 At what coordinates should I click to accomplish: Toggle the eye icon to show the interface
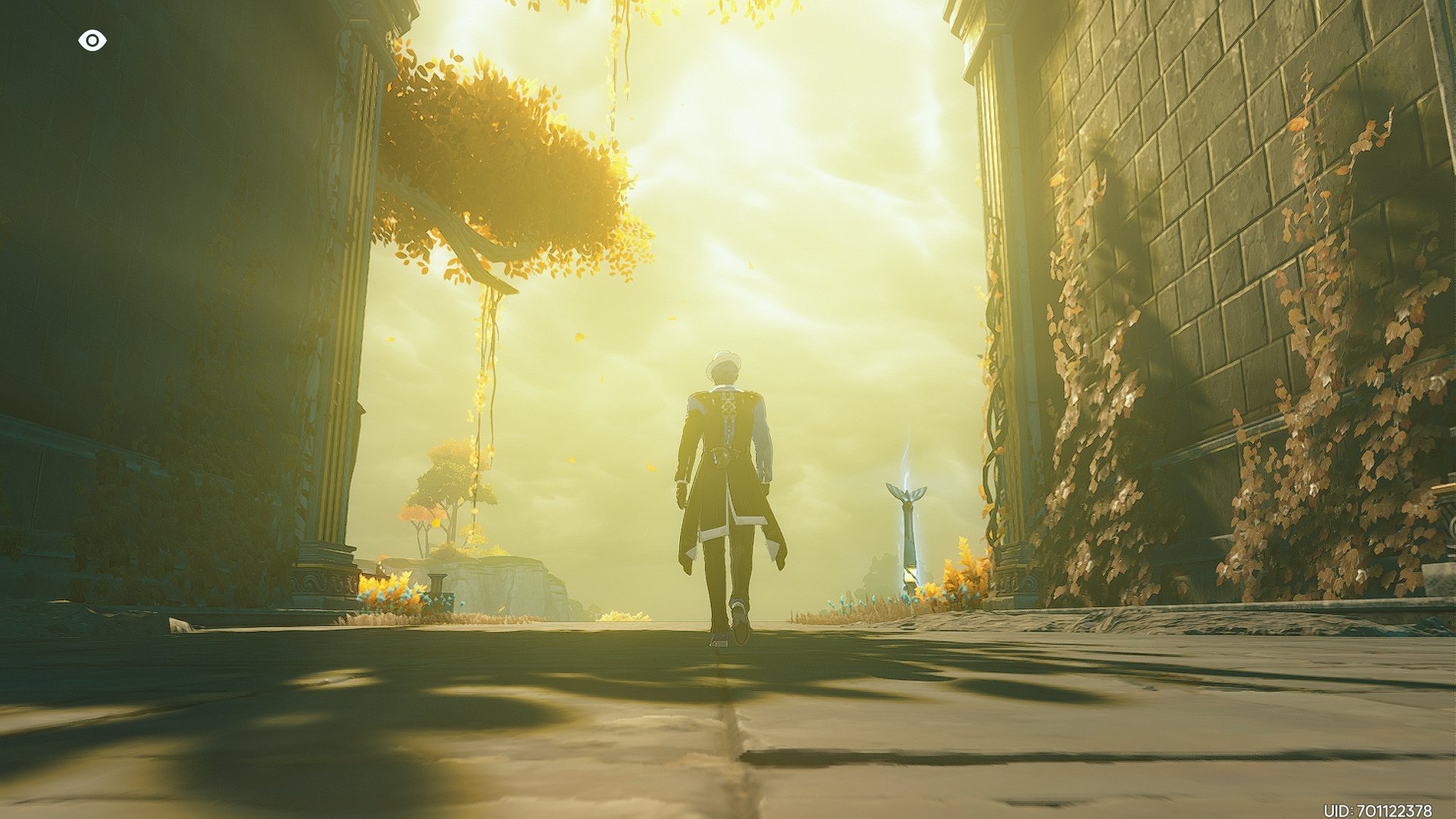tap(92, 41)
